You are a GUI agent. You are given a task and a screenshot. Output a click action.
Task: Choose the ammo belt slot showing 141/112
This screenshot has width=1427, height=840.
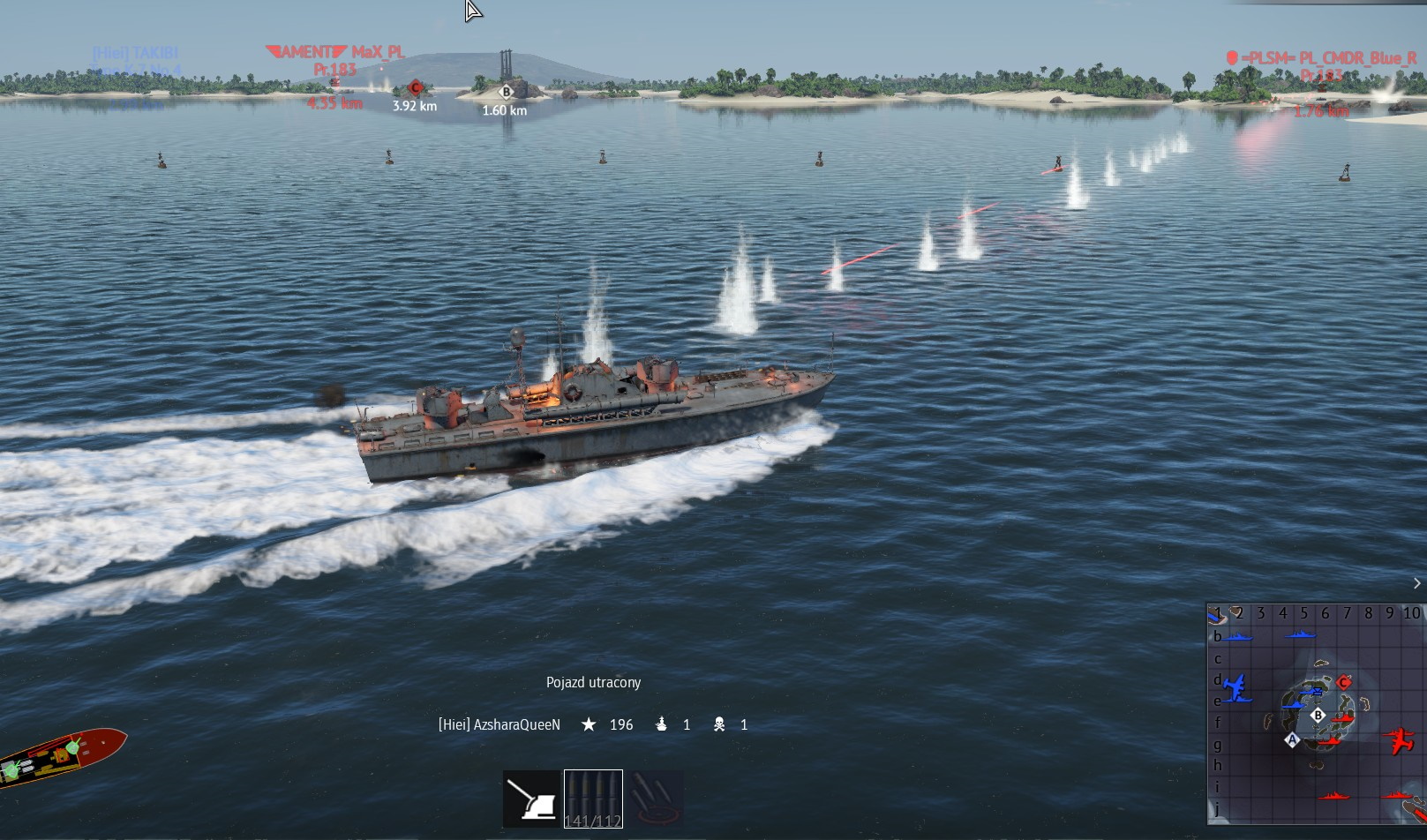click(593, 799)
